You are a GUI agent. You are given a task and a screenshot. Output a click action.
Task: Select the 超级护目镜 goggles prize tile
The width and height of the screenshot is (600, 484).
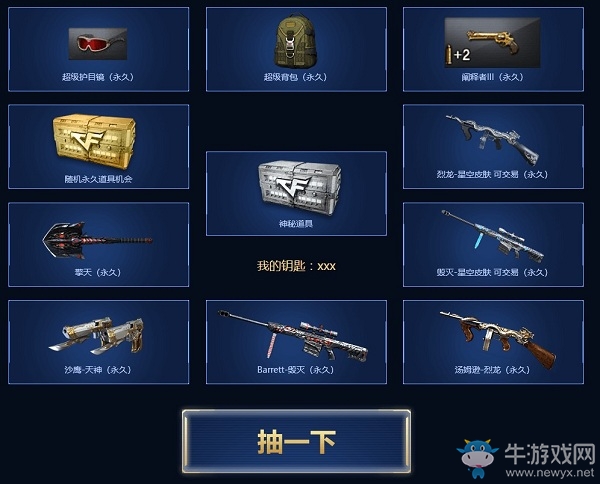98,49
